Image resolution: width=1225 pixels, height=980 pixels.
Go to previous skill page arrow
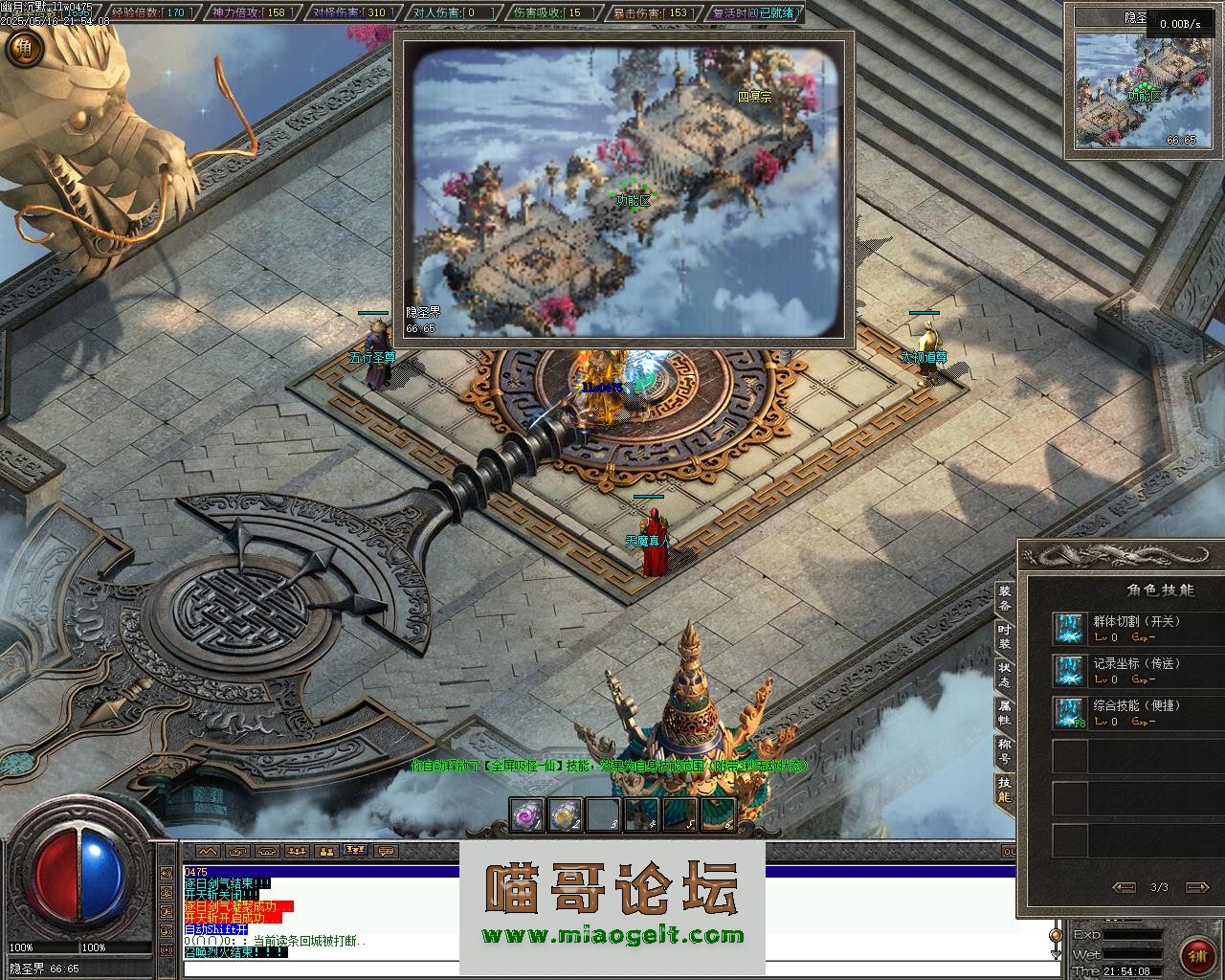click(x=1125, y=887)
